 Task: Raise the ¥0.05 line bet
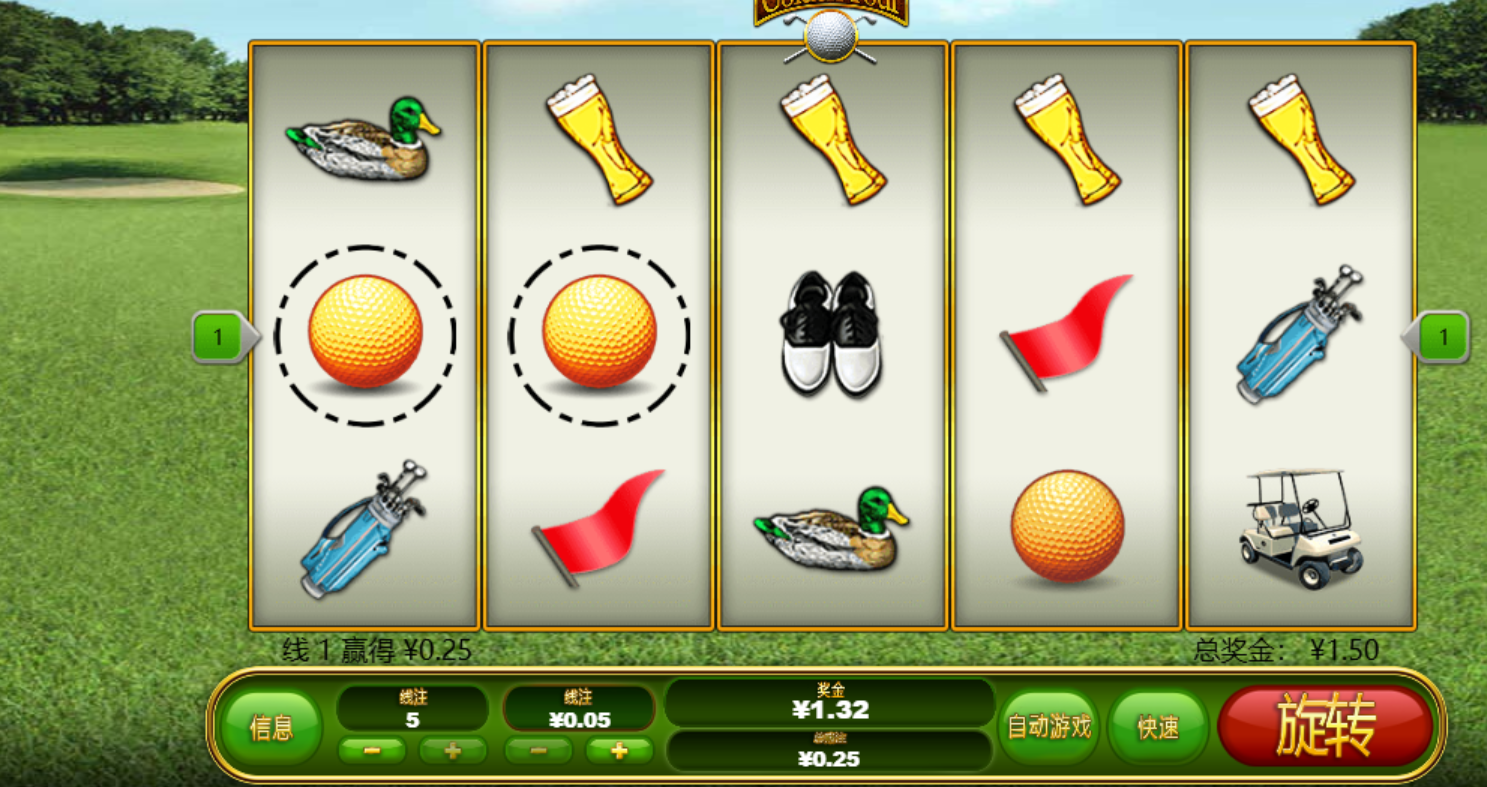[619, 751]
